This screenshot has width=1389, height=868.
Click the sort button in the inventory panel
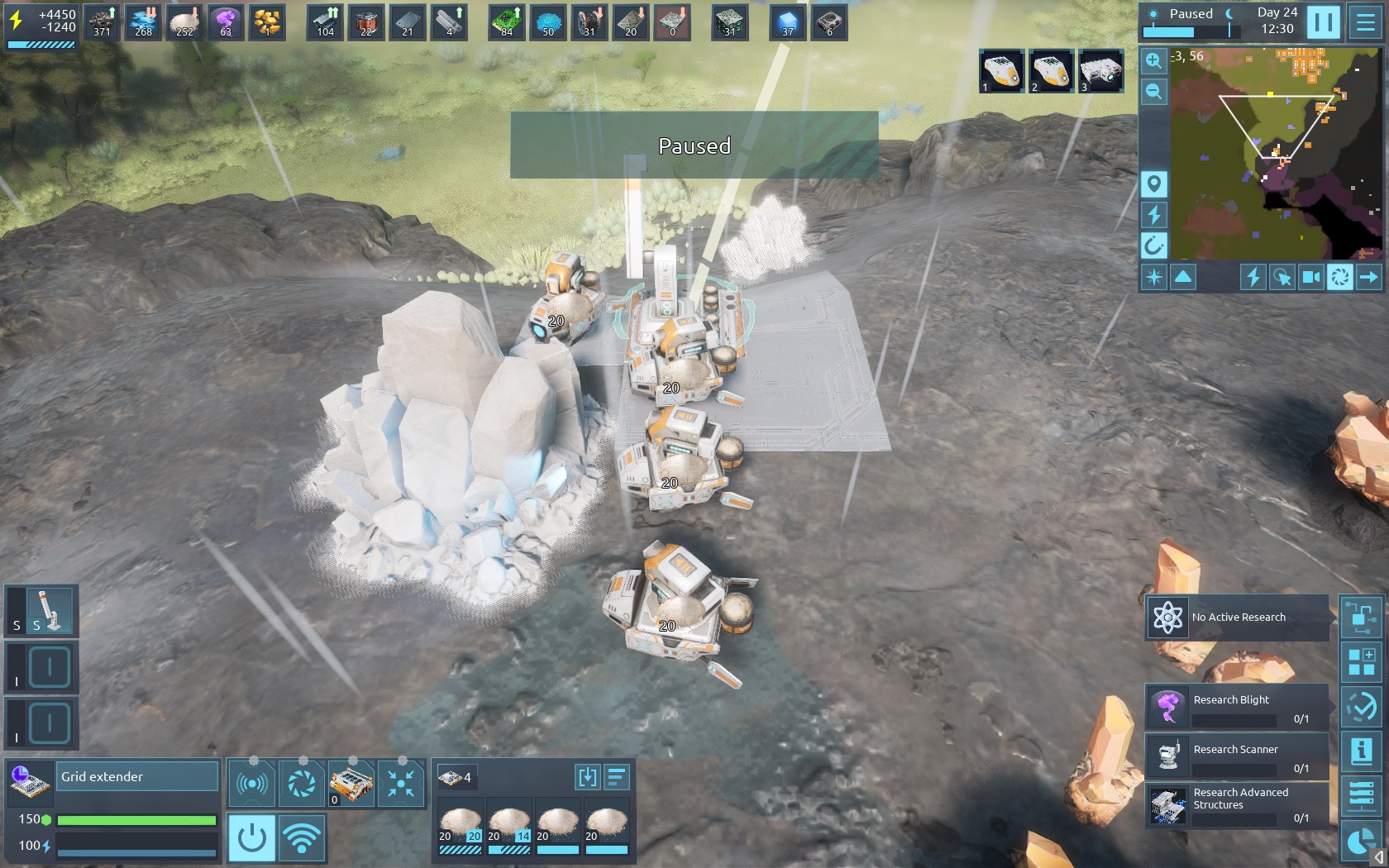point(617,777)
